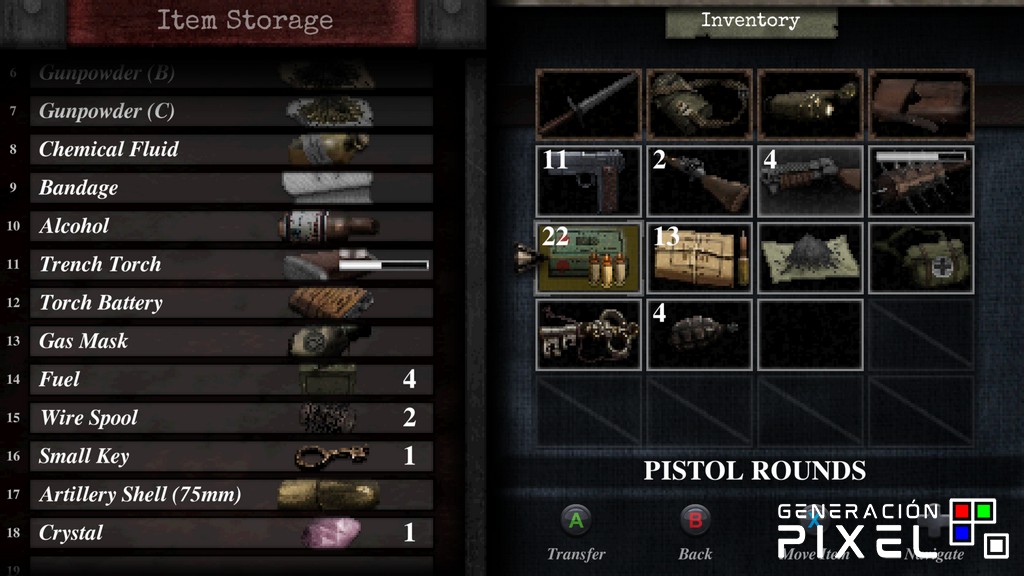Viewport: 1024px width, 576px height.
Task: Select the gunpowder pile inventory slot
Action: tap(810, 258)
